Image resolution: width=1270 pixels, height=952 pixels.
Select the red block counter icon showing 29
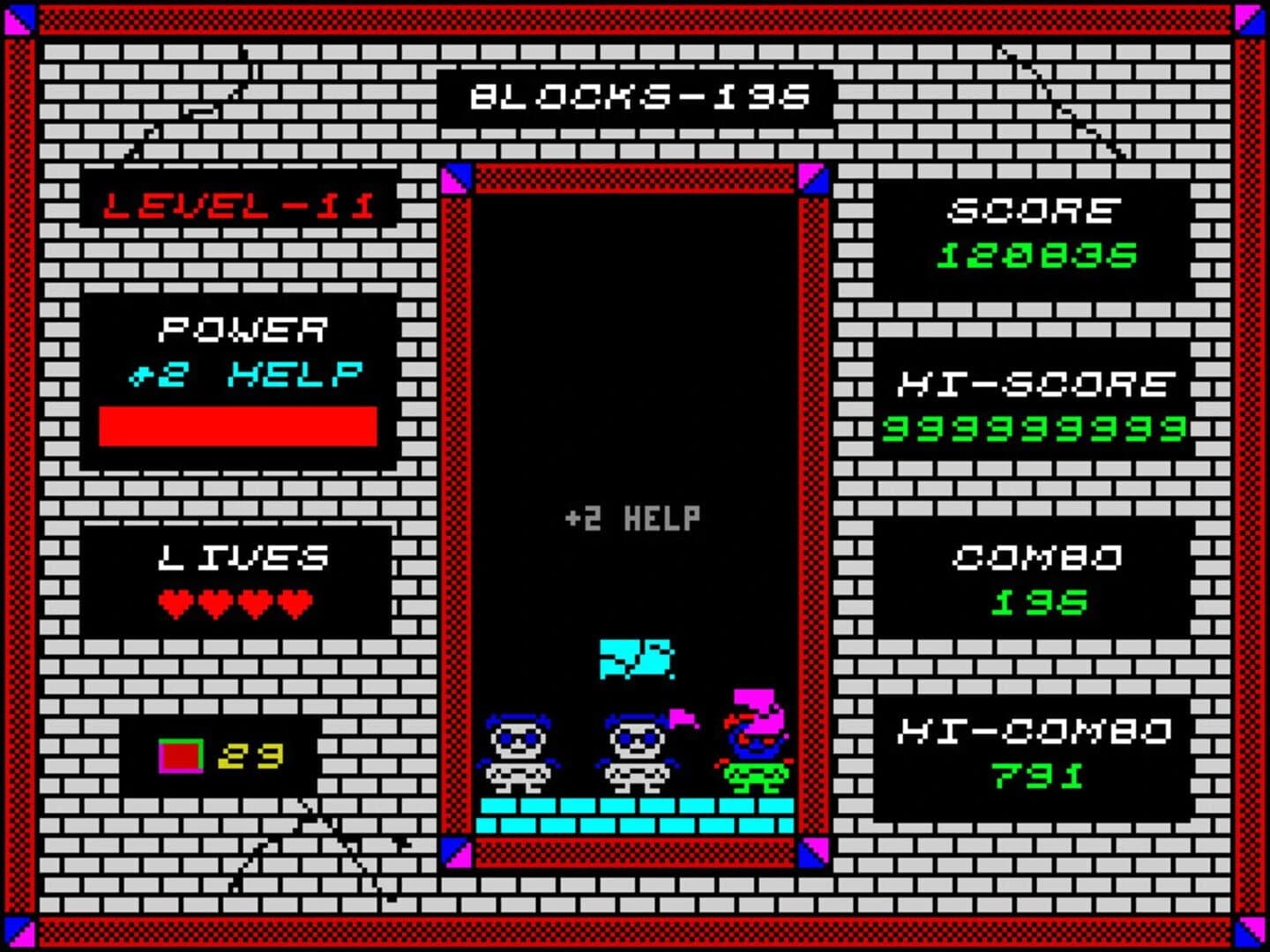(179, 753)
